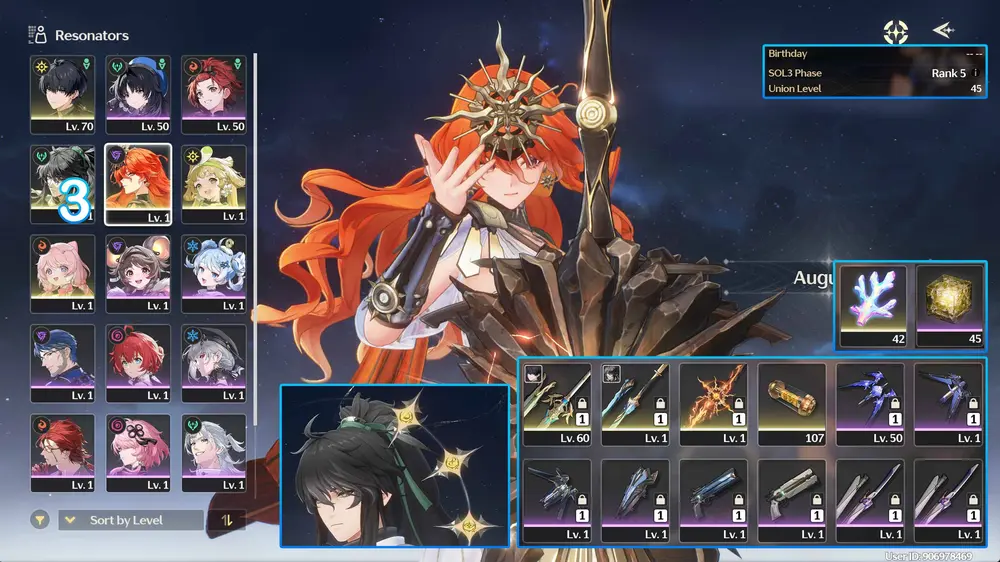Pick the Lv. 50 red-haired resonator portrait

tap(213, 94)
